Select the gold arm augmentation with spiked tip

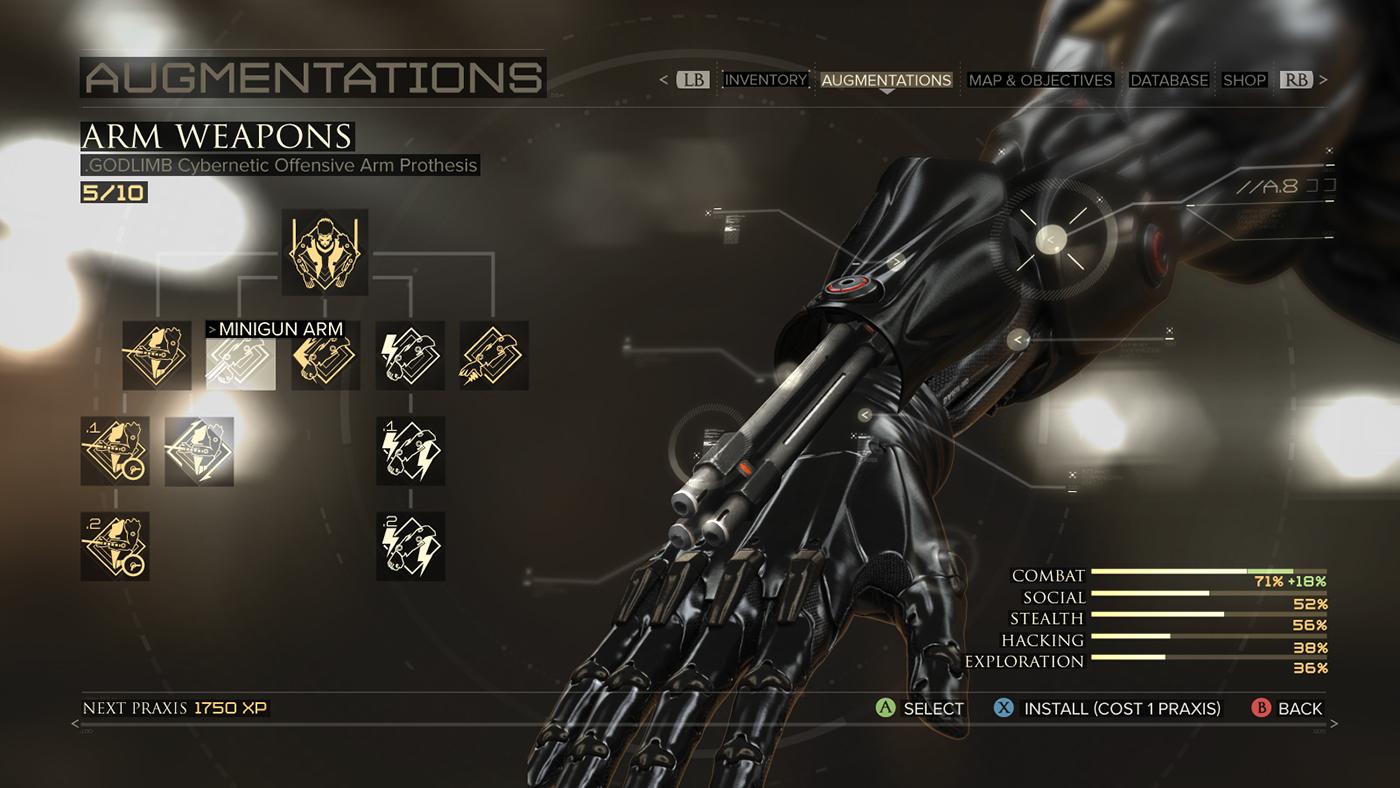tap(494, 356)
